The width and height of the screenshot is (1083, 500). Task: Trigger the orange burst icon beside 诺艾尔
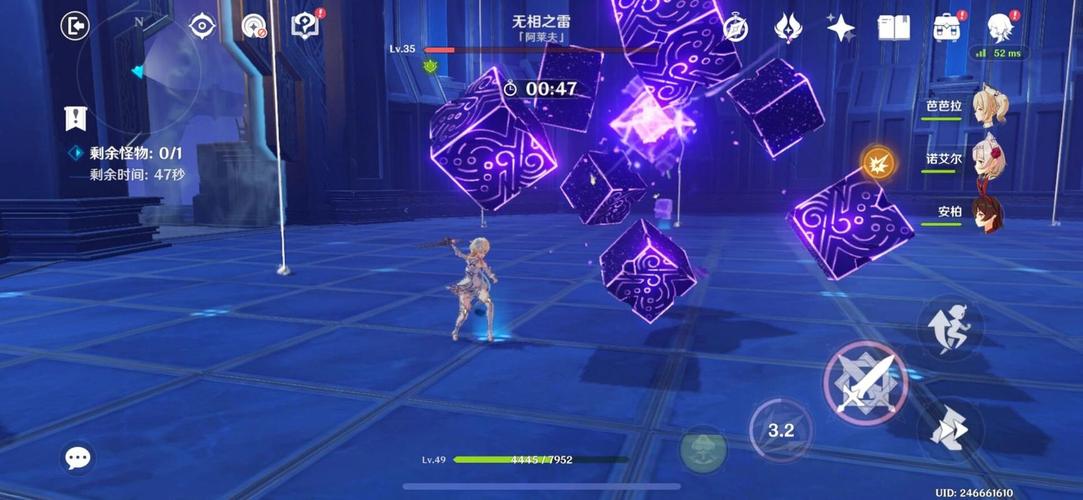point(879,161)
